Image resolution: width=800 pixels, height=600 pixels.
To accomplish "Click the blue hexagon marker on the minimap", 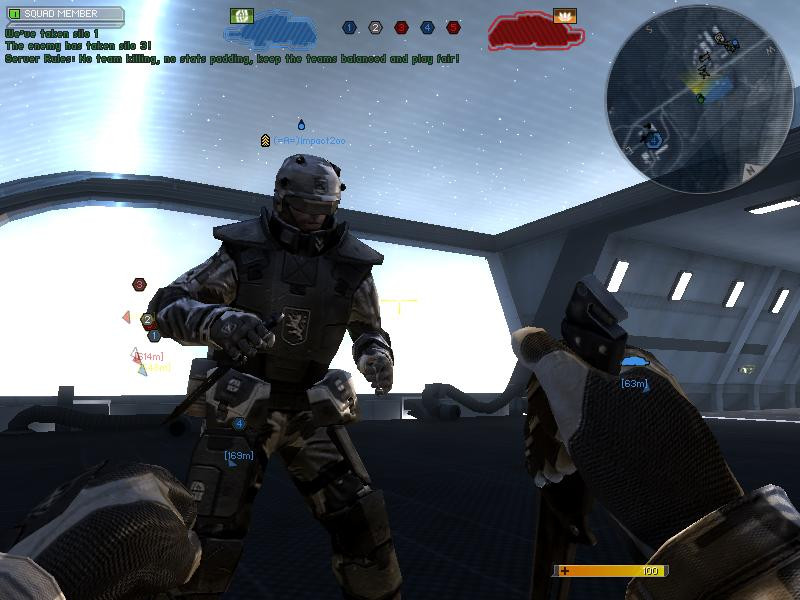I will point(653,141).
